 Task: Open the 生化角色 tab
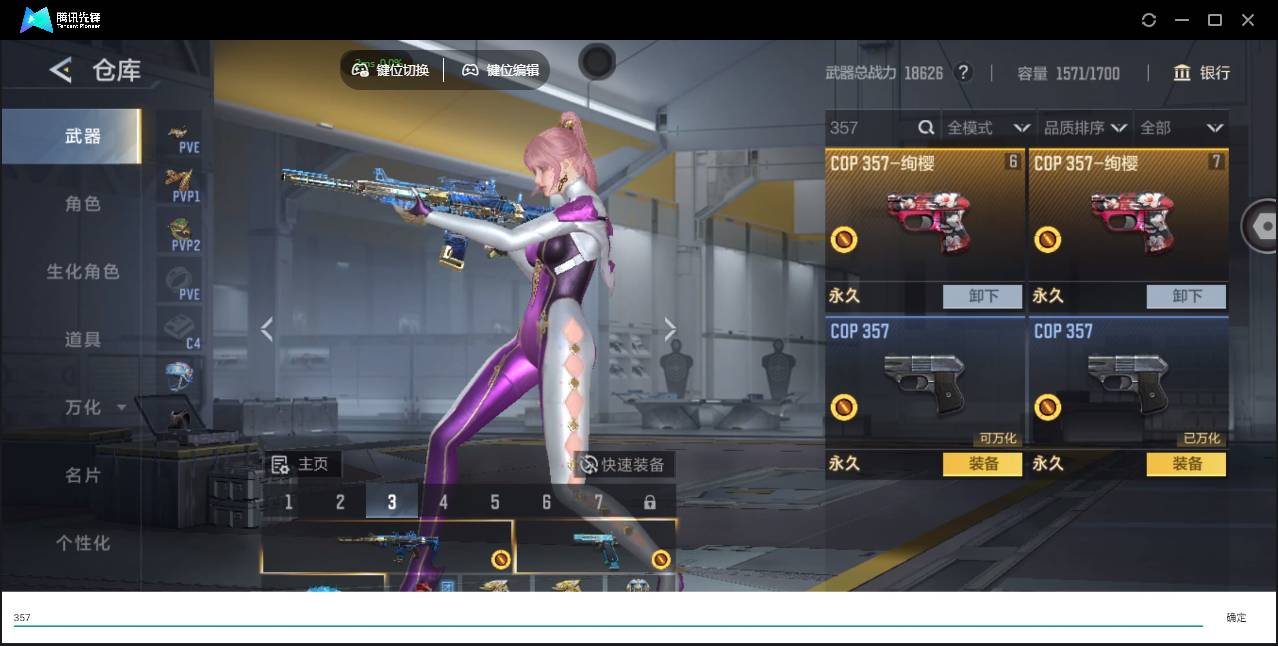[82, 272]
